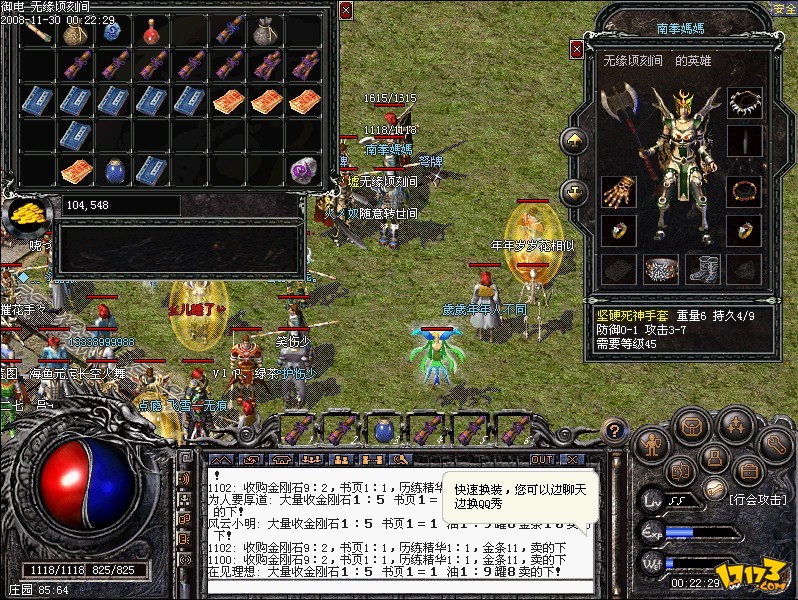This screenshot has width=798, height=600.
Task: Open the bag icon in the bottom-right menu
Action: pos(688,428)
